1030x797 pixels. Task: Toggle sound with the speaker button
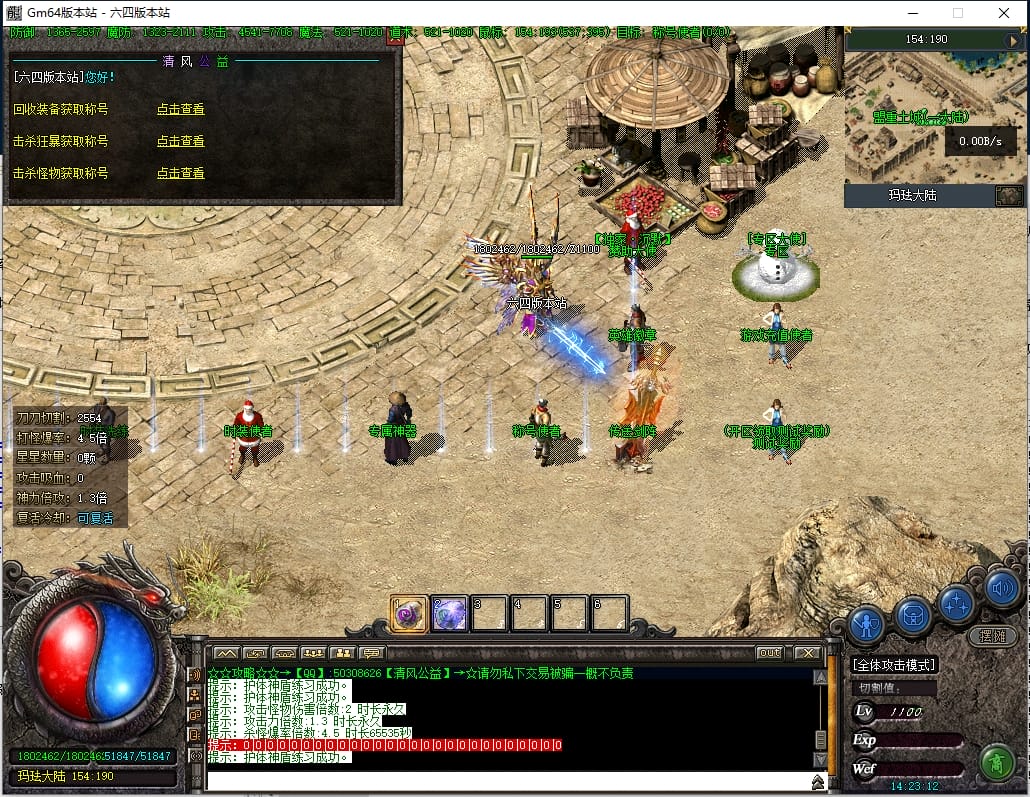click(1002, 587)
